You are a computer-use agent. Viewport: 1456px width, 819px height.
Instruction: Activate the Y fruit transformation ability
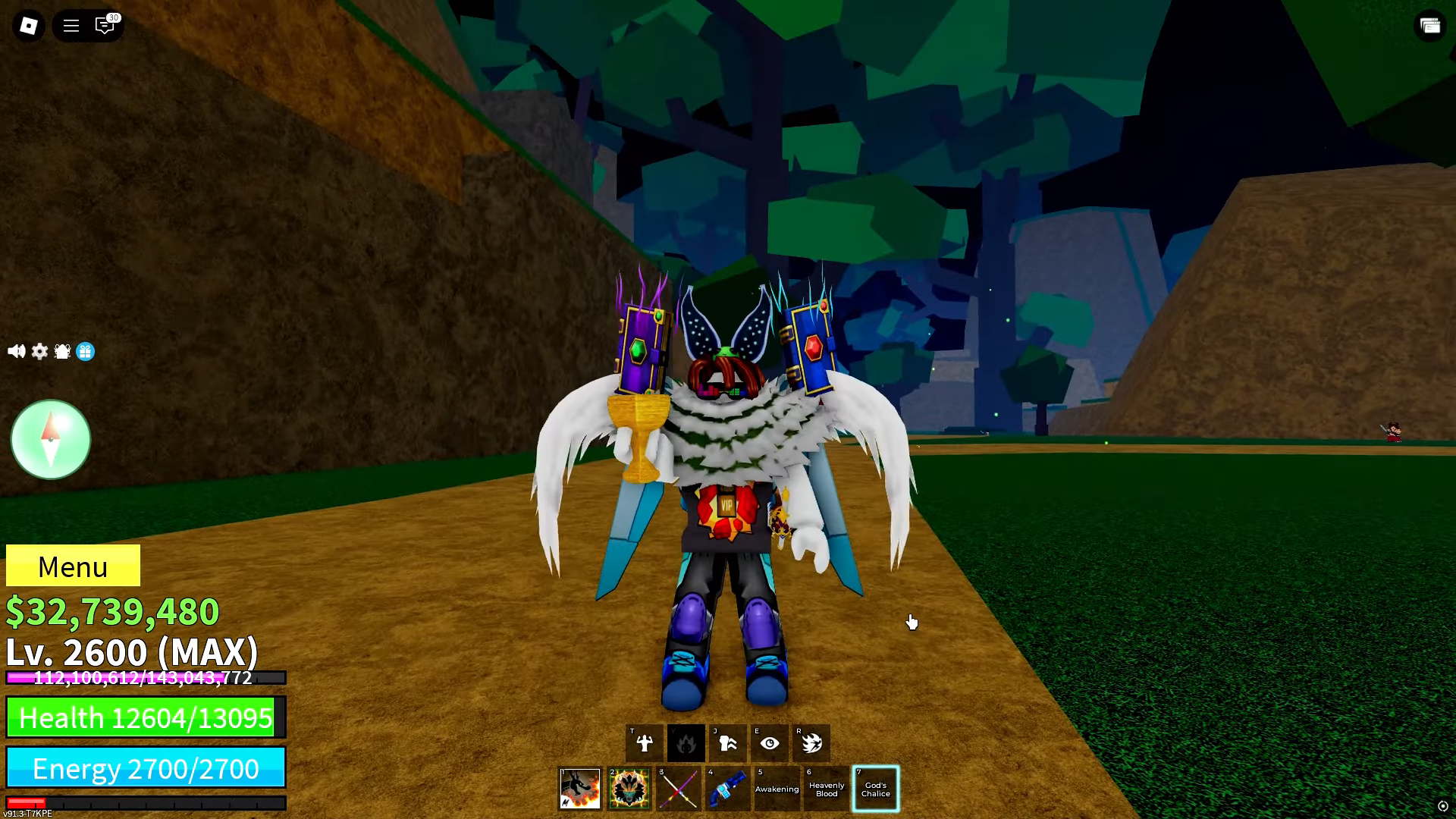click(686, 743)
